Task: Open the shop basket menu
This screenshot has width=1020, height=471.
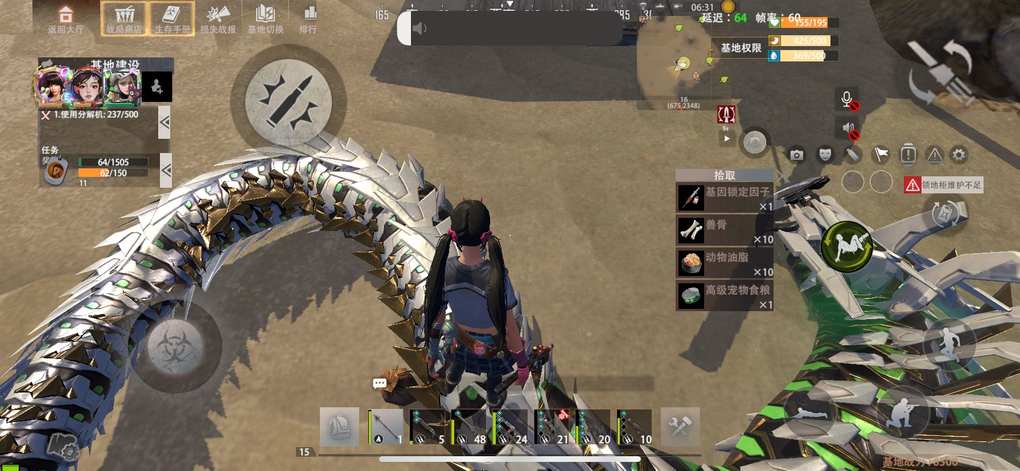Action: pos(124,17)
